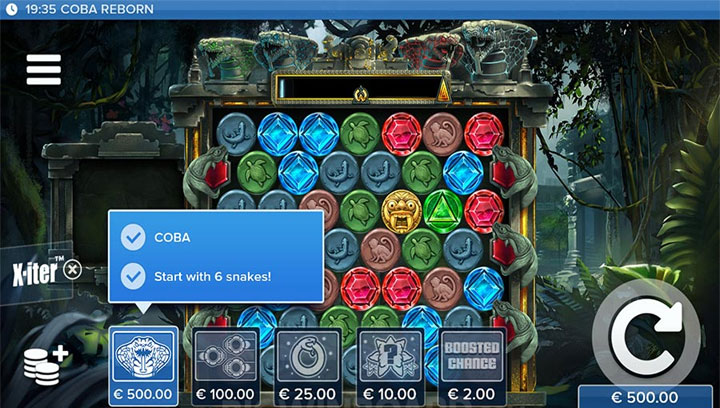The width and height of the screenshot is (720, 408).
Task: Close the X-iter feature panel
Action: coord(72,271)
